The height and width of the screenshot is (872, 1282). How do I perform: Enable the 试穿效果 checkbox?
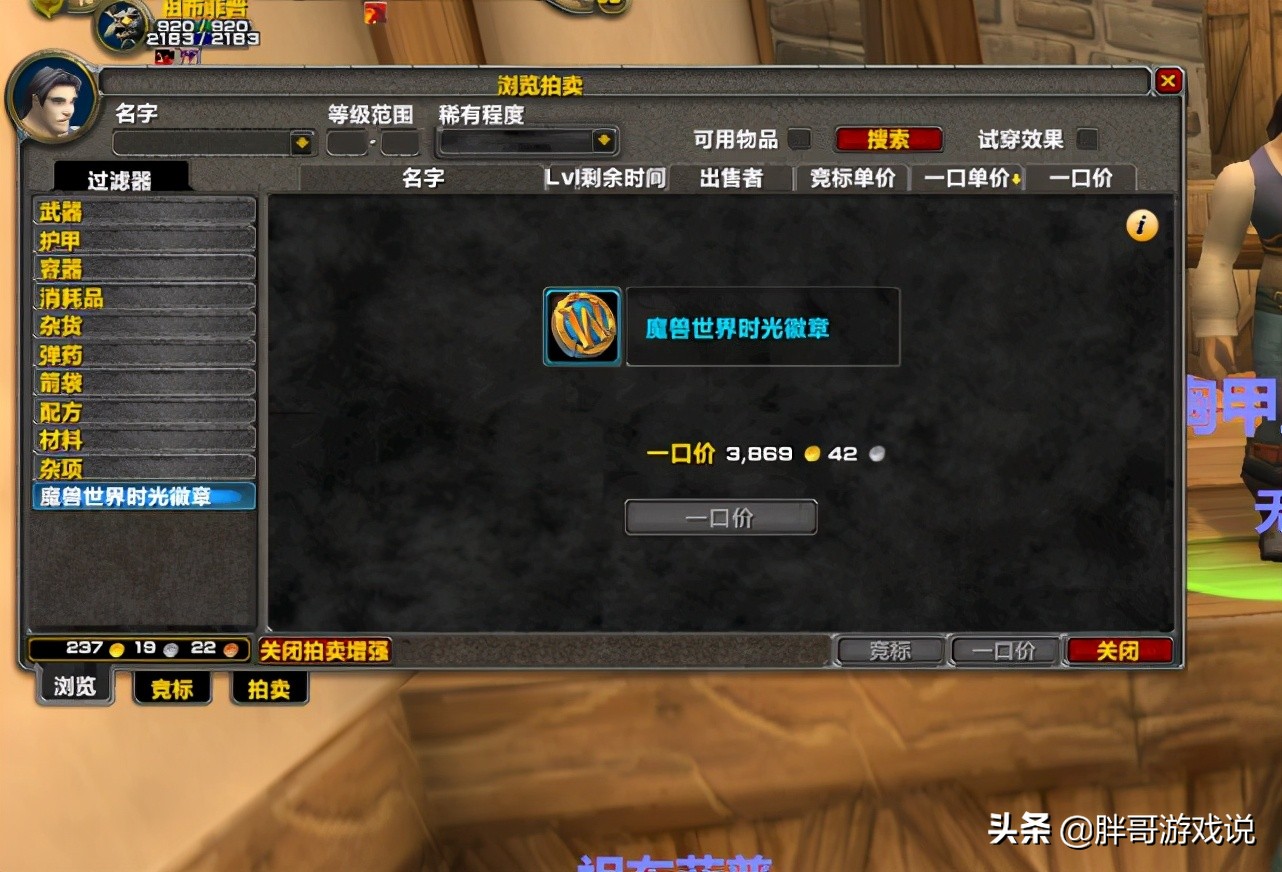click(x=1087, y=139)
